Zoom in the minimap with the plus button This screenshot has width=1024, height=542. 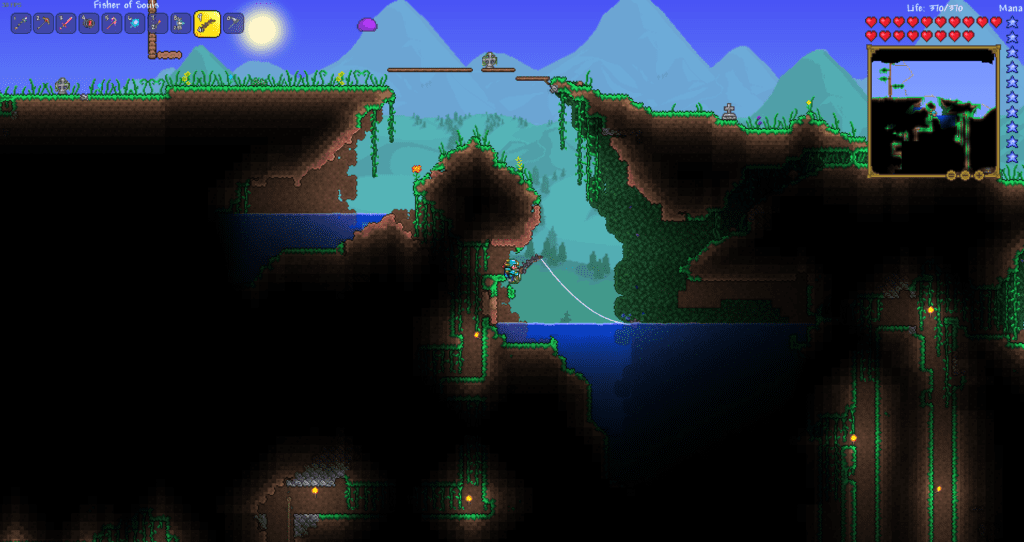click(980, 175)
